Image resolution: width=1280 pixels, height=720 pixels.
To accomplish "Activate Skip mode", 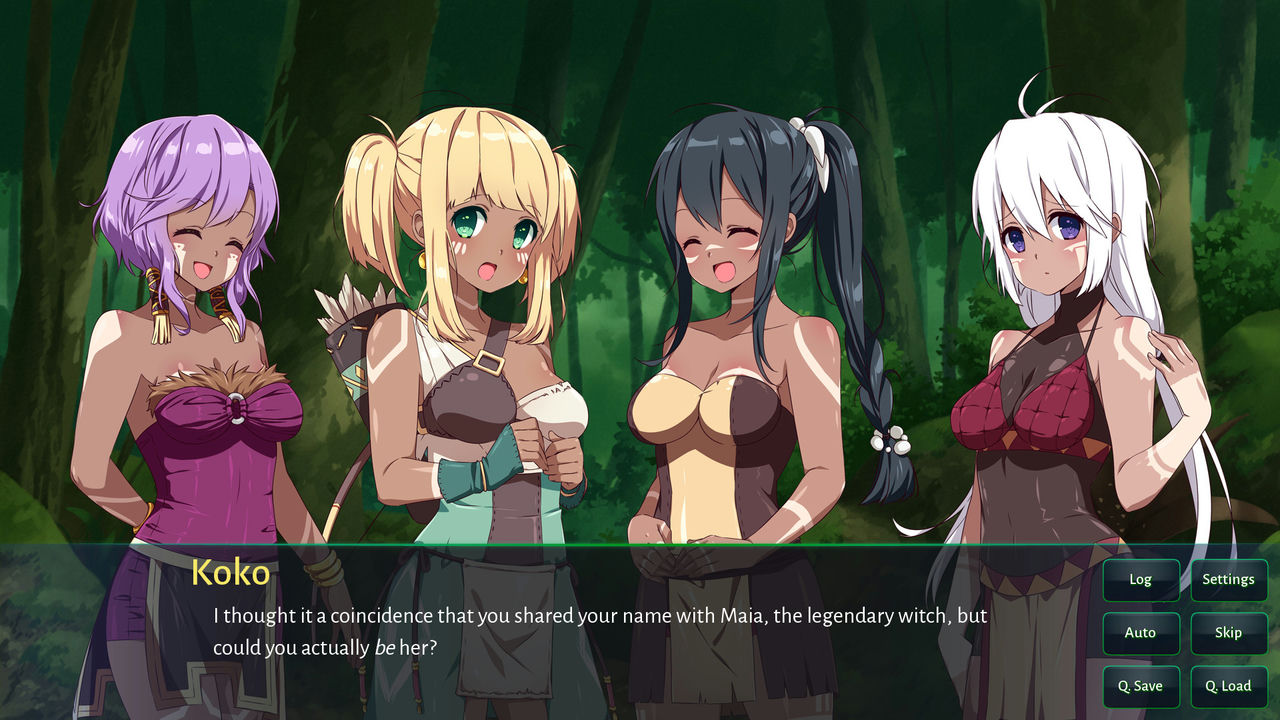I will tap(1228, 633).
